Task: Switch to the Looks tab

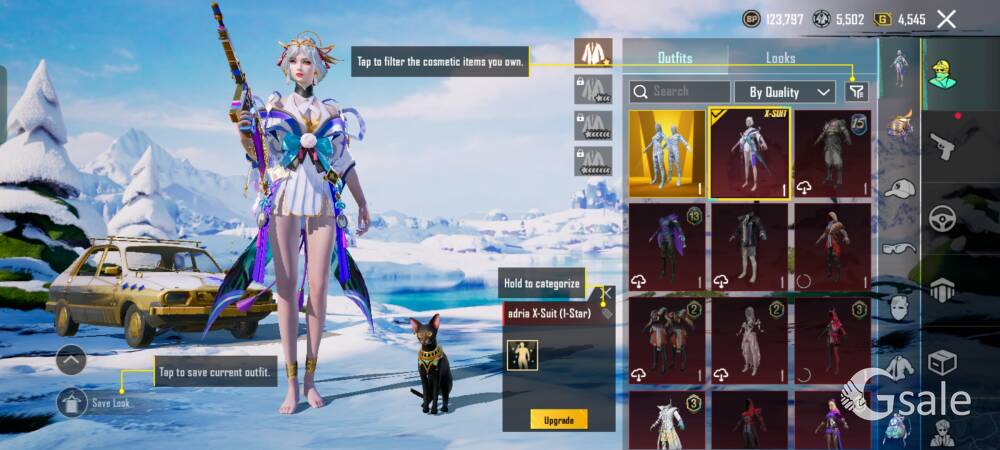Action: pos(780,58)
